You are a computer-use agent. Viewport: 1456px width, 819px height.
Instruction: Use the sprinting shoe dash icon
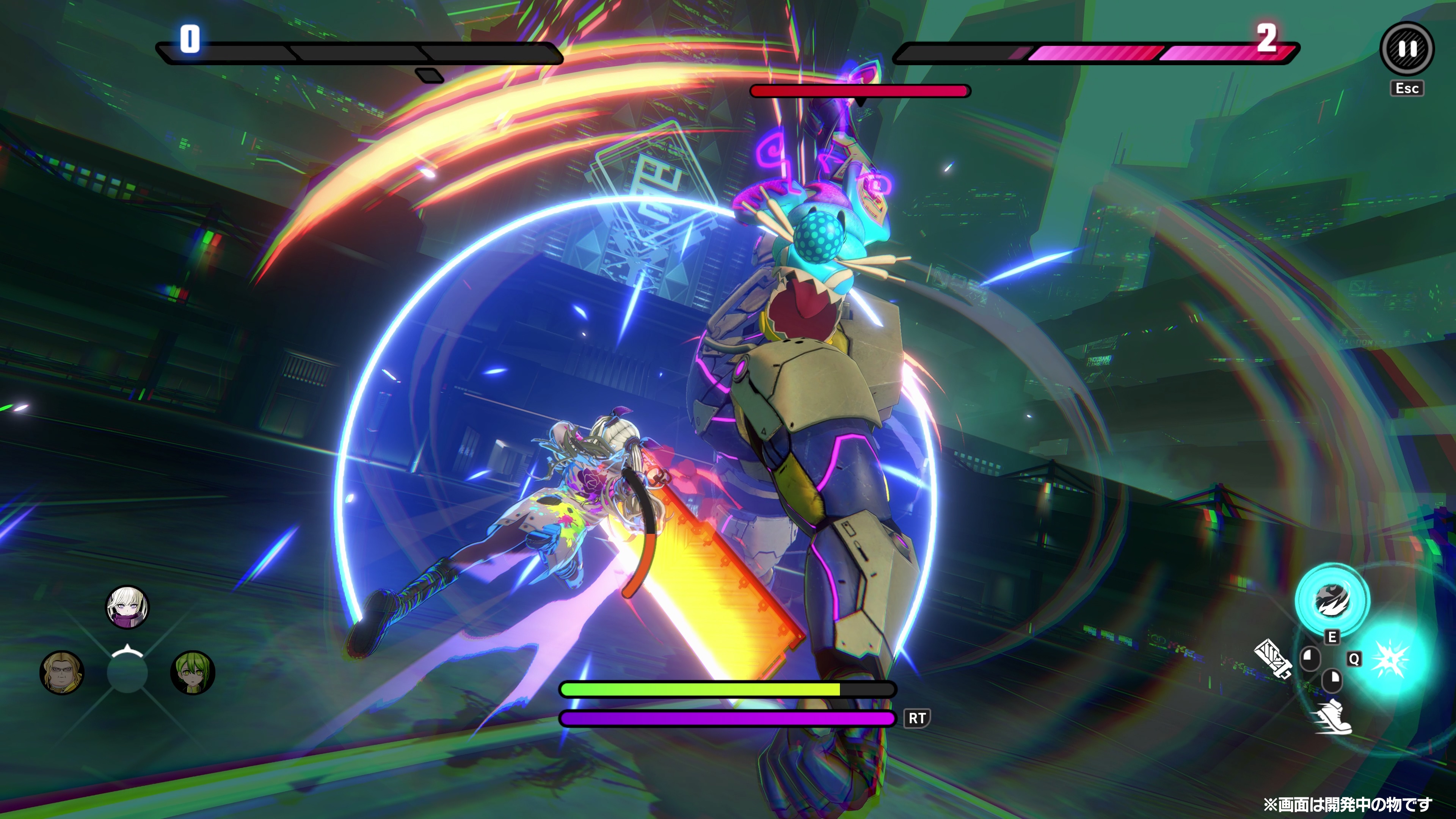pyautogui.click(x=1335, y=717)
